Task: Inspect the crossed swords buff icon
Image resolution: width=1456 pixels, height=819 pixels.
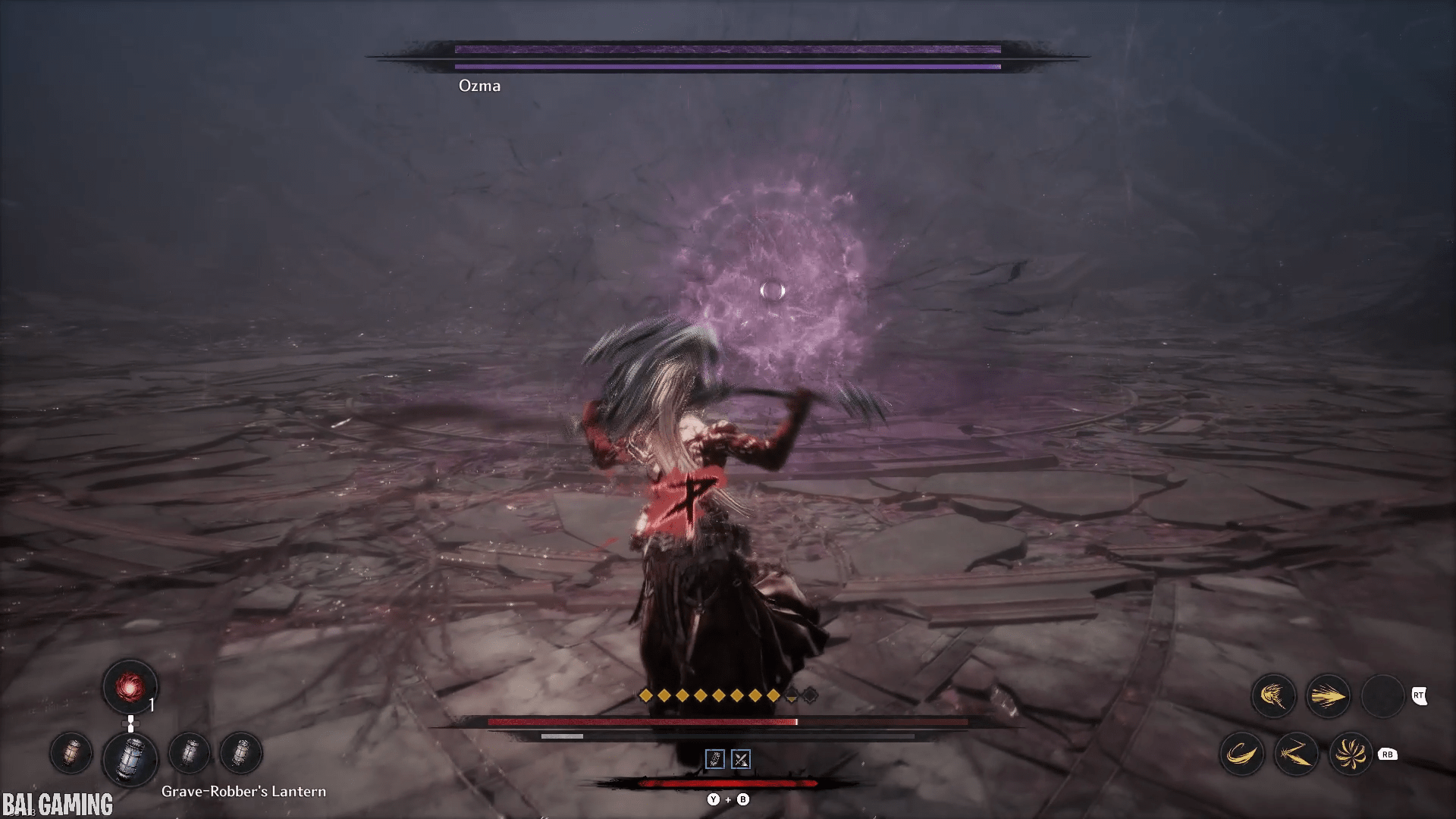Action: (741, 759)
